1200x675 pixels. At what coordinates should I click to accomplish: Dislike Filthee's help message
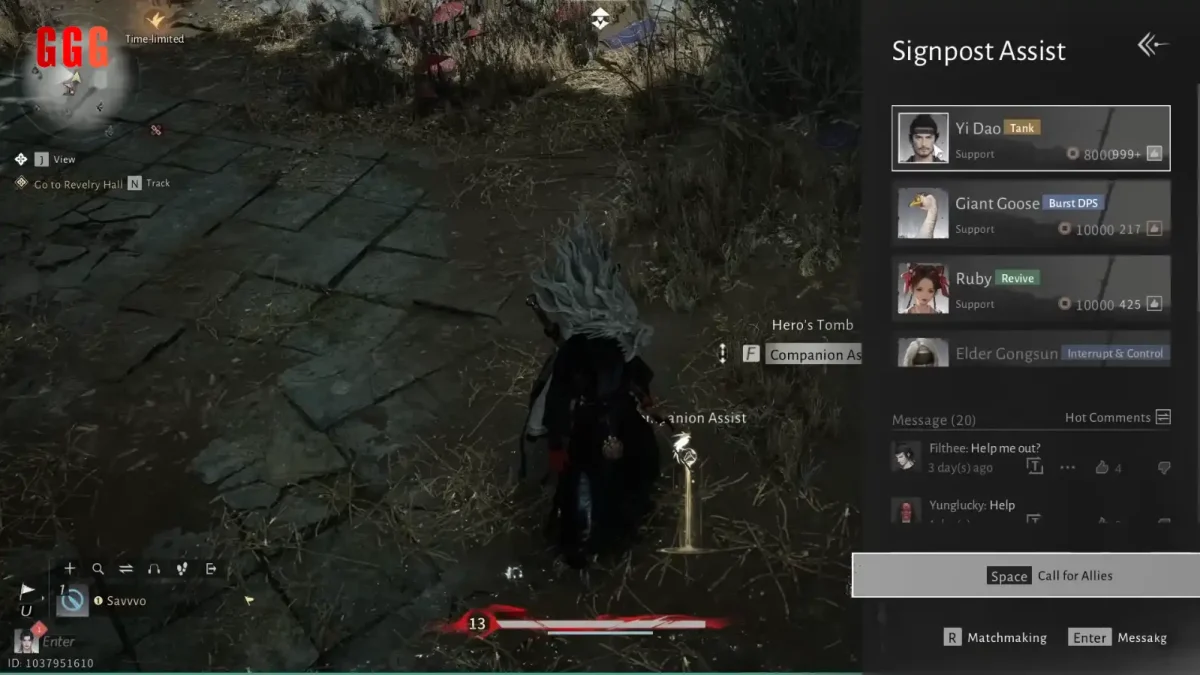click(1163, 467)
